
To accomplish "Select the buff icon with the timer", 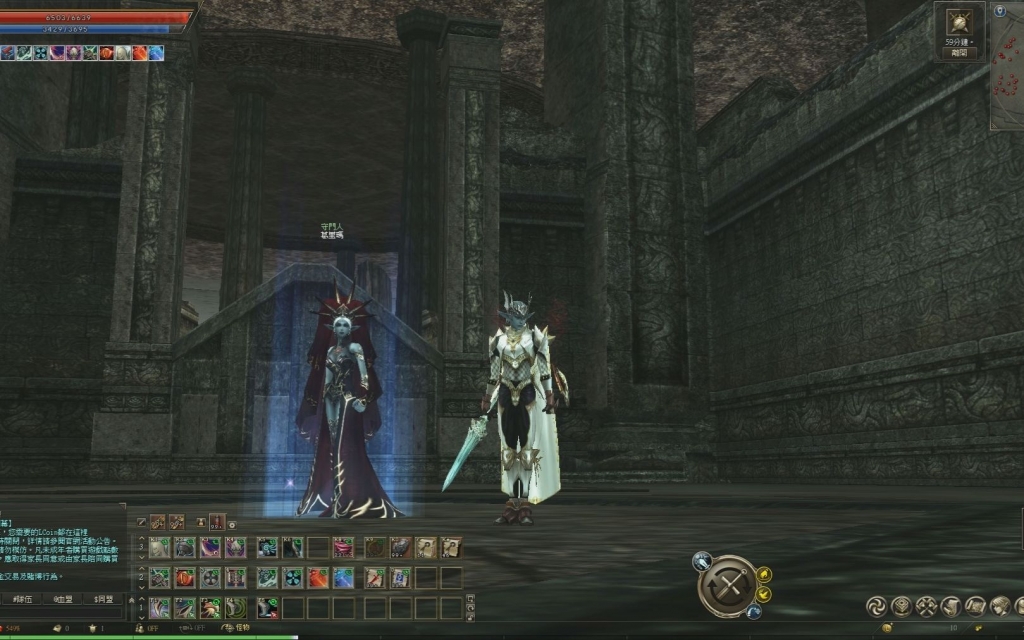I will pos(959,22).
